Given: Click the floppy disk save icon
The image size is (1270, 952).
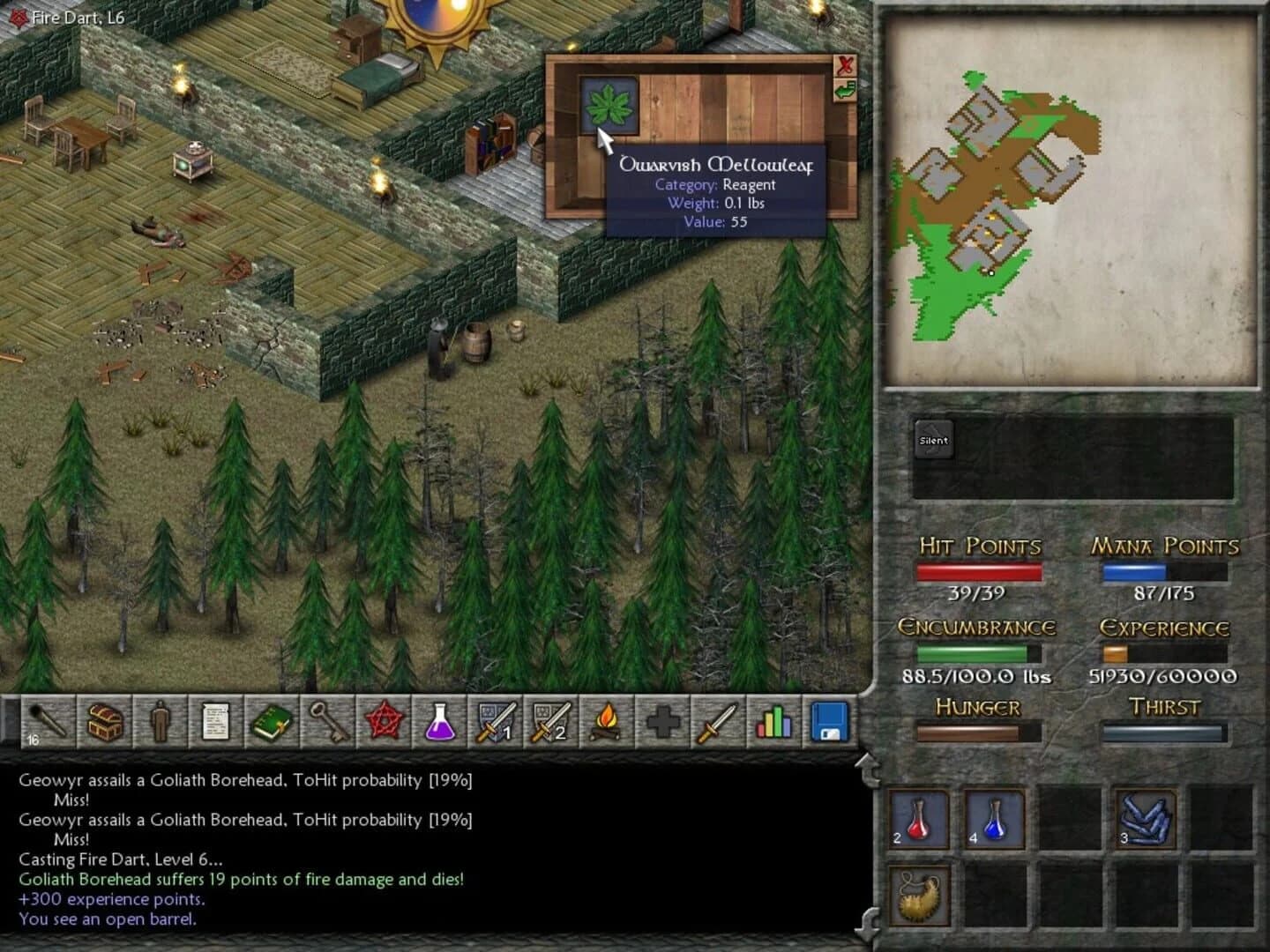Looking at the screenshot, I should [828, 722].
